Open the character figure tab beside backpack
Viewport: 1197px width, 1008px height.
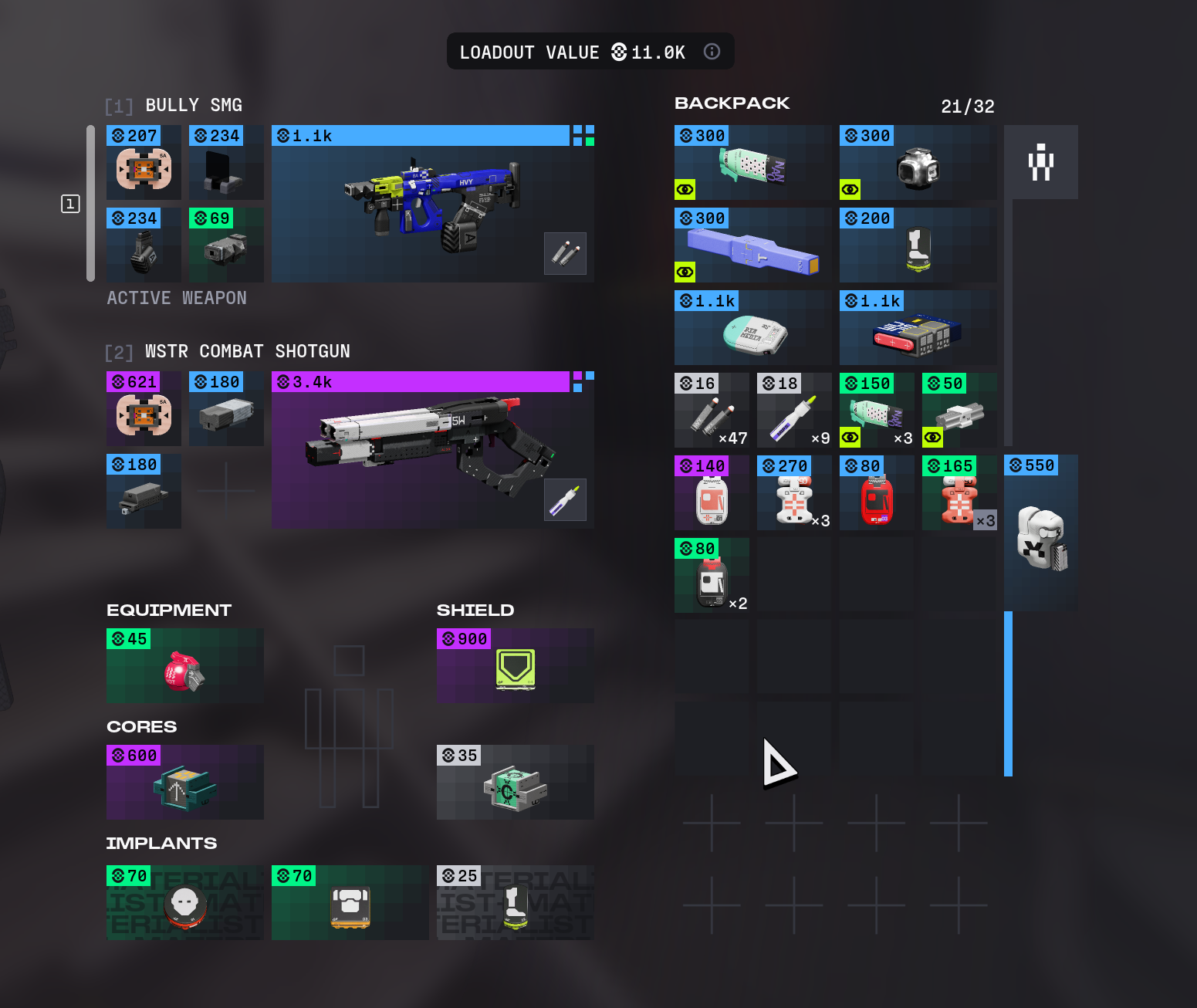[1040, 162]
